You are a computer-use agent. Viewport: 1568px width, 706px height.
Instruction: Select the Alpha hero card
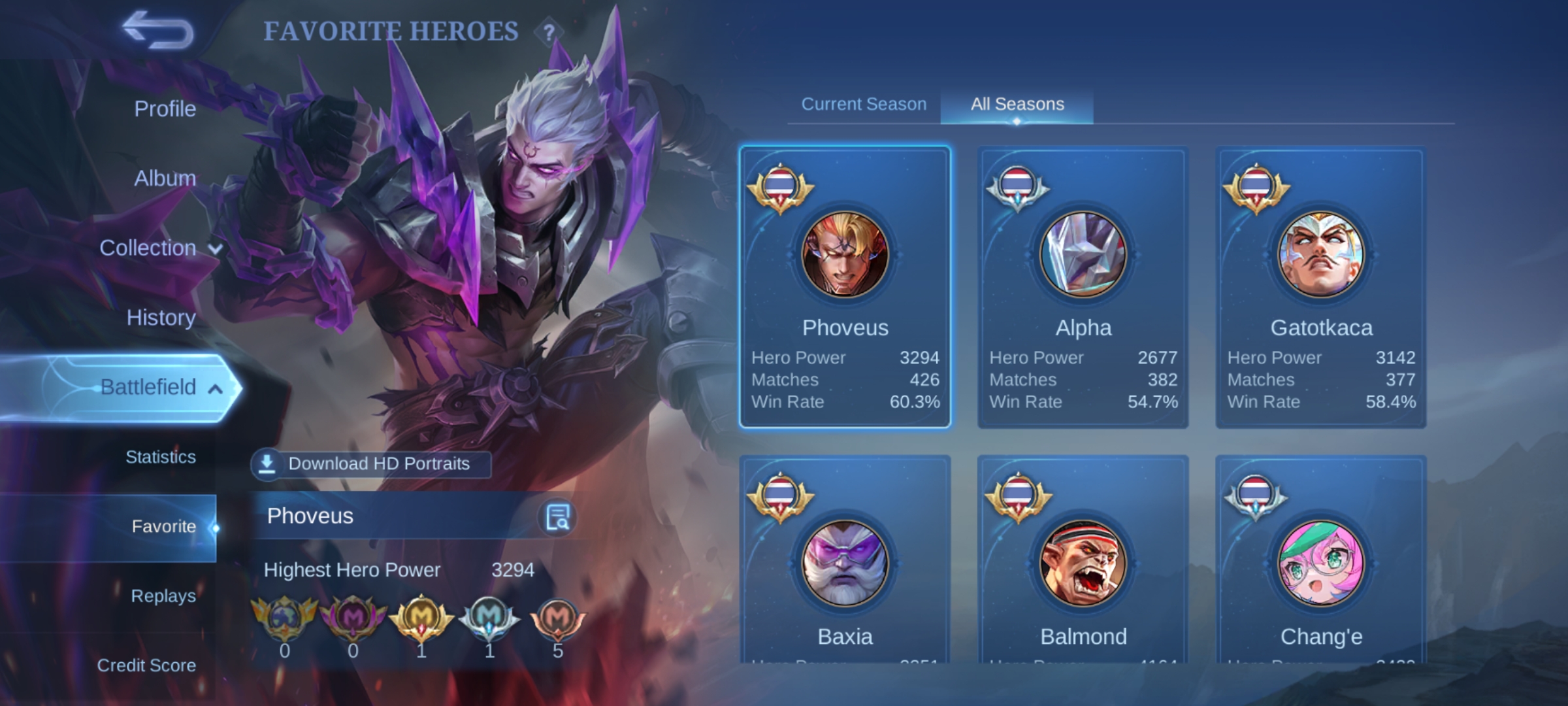pos(1083,287)
